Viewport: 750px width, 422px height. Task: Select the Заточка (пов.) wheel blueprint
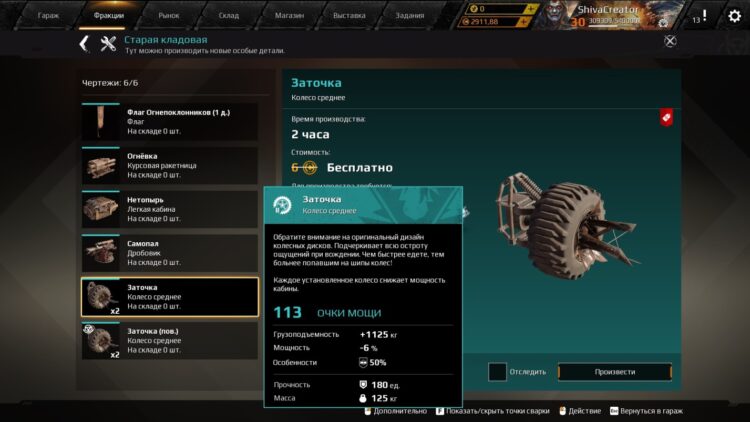pos(169,340)
